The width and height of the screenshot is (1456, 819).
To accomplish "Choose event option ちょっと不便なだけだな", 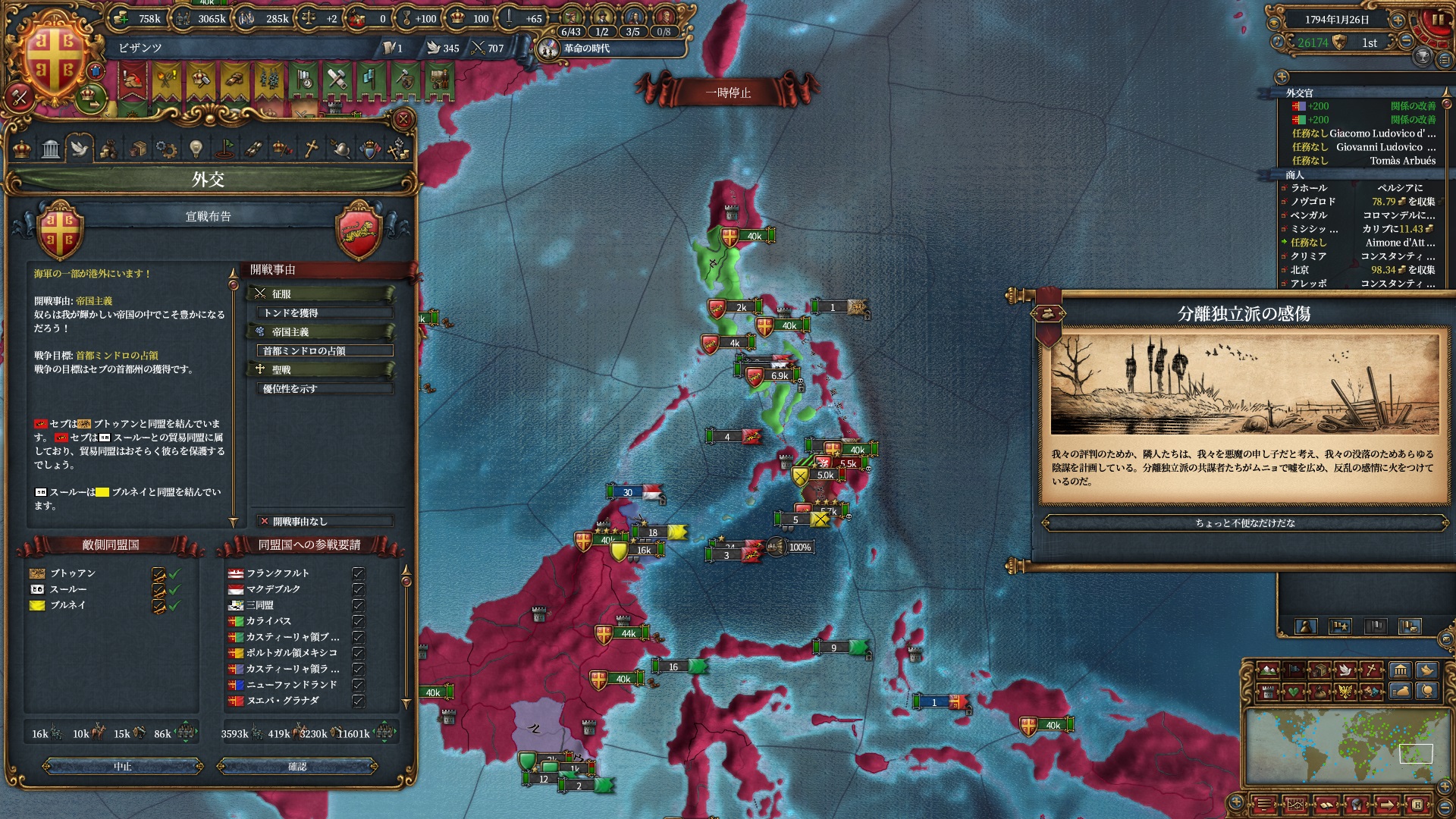I will [x=1245, y=522].
